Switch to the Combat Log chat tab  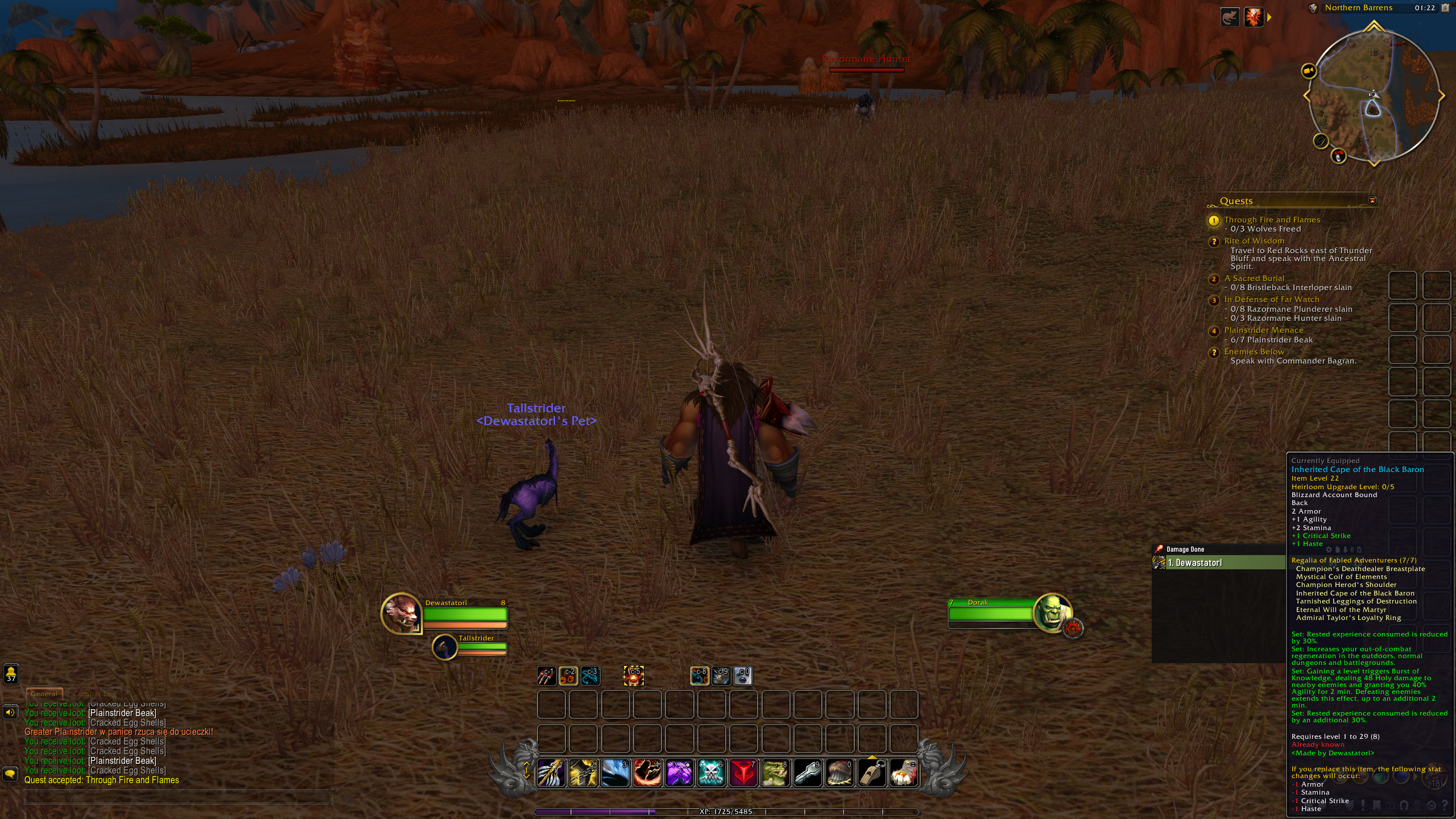(94, 694)
